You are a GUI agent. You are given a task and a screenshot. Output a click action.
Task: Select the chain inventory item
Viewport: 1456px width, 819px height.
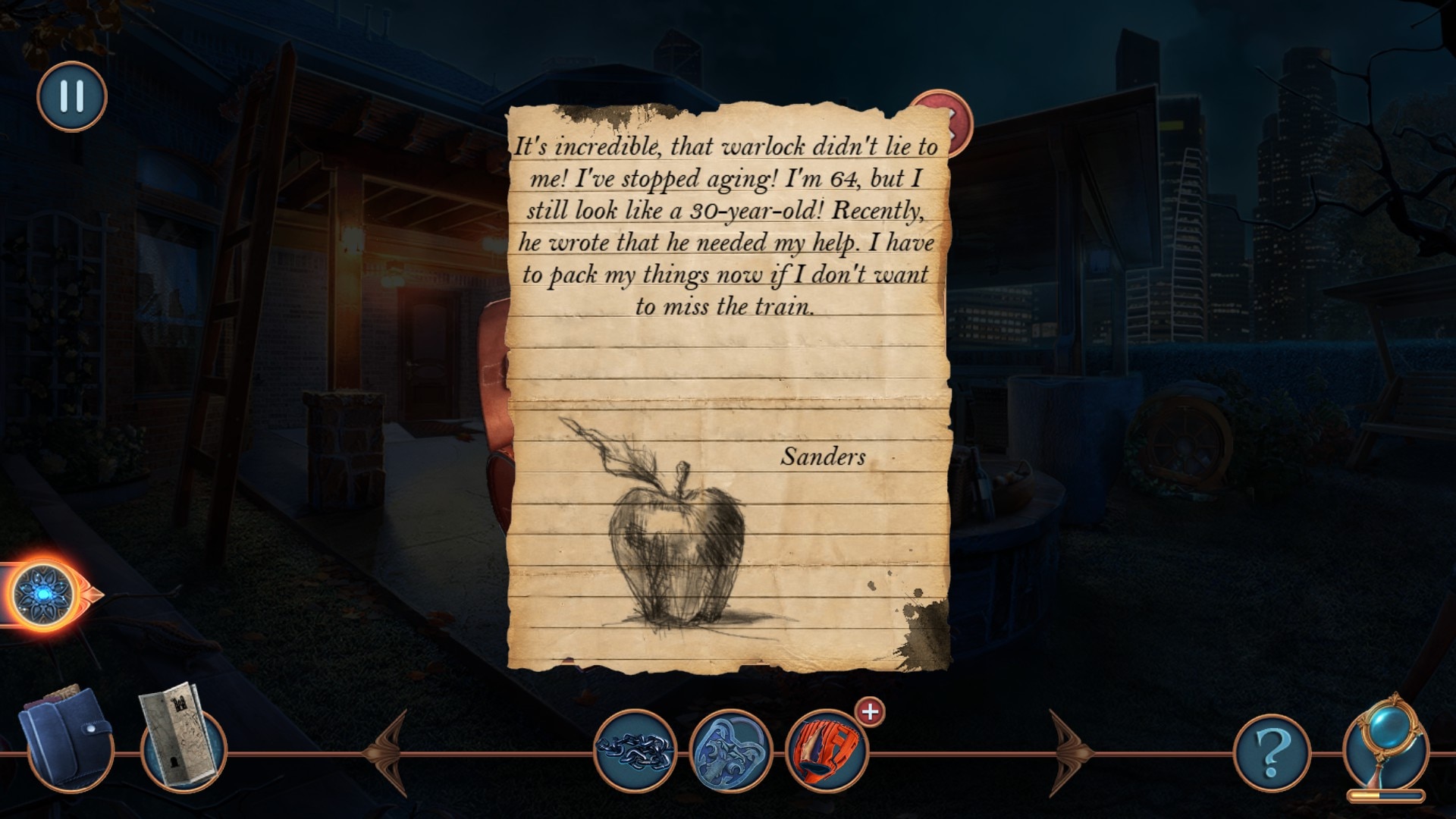(x=635, y=751)
